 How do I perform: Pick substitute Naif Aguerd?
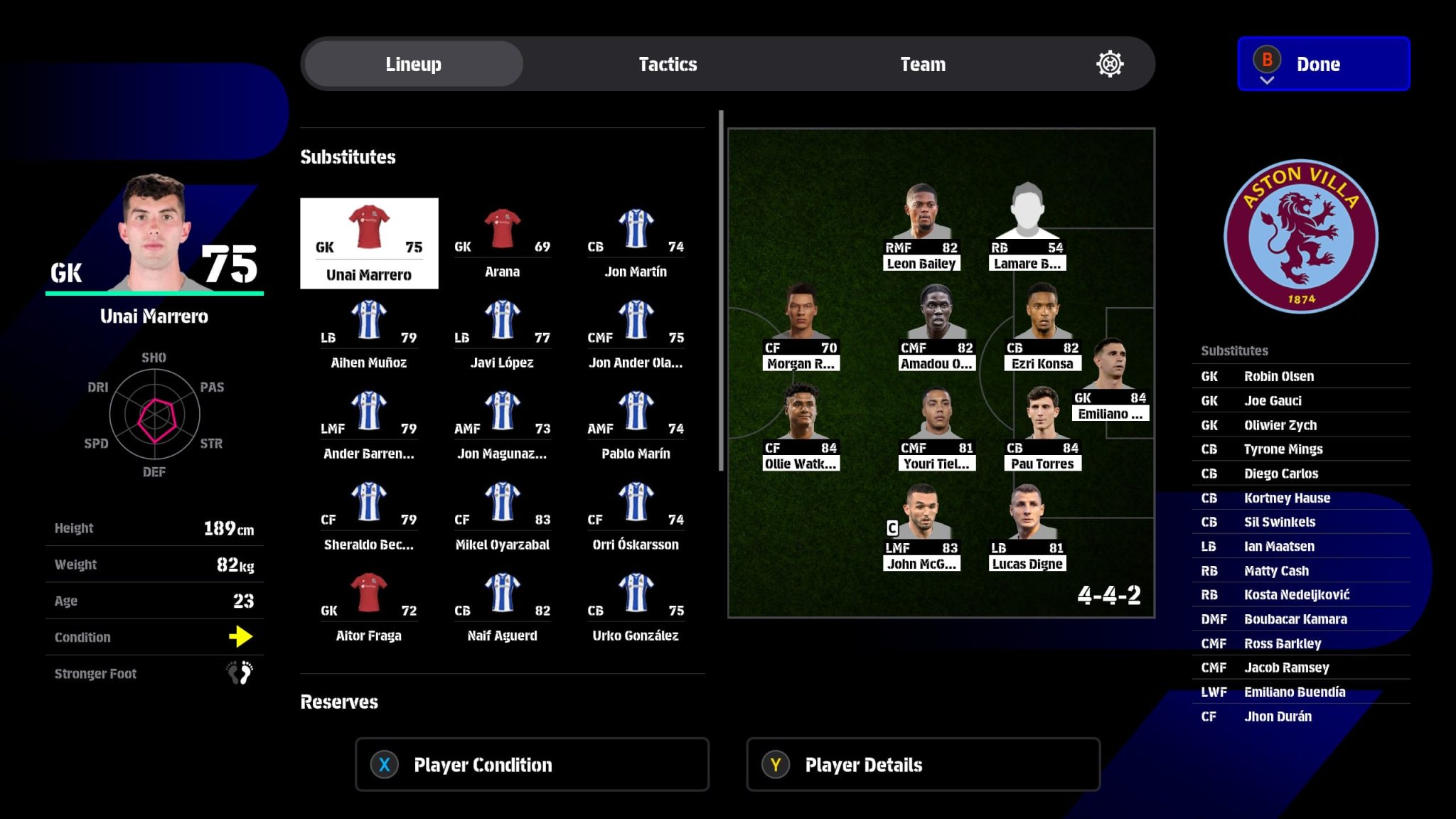(x=502, y=606)
